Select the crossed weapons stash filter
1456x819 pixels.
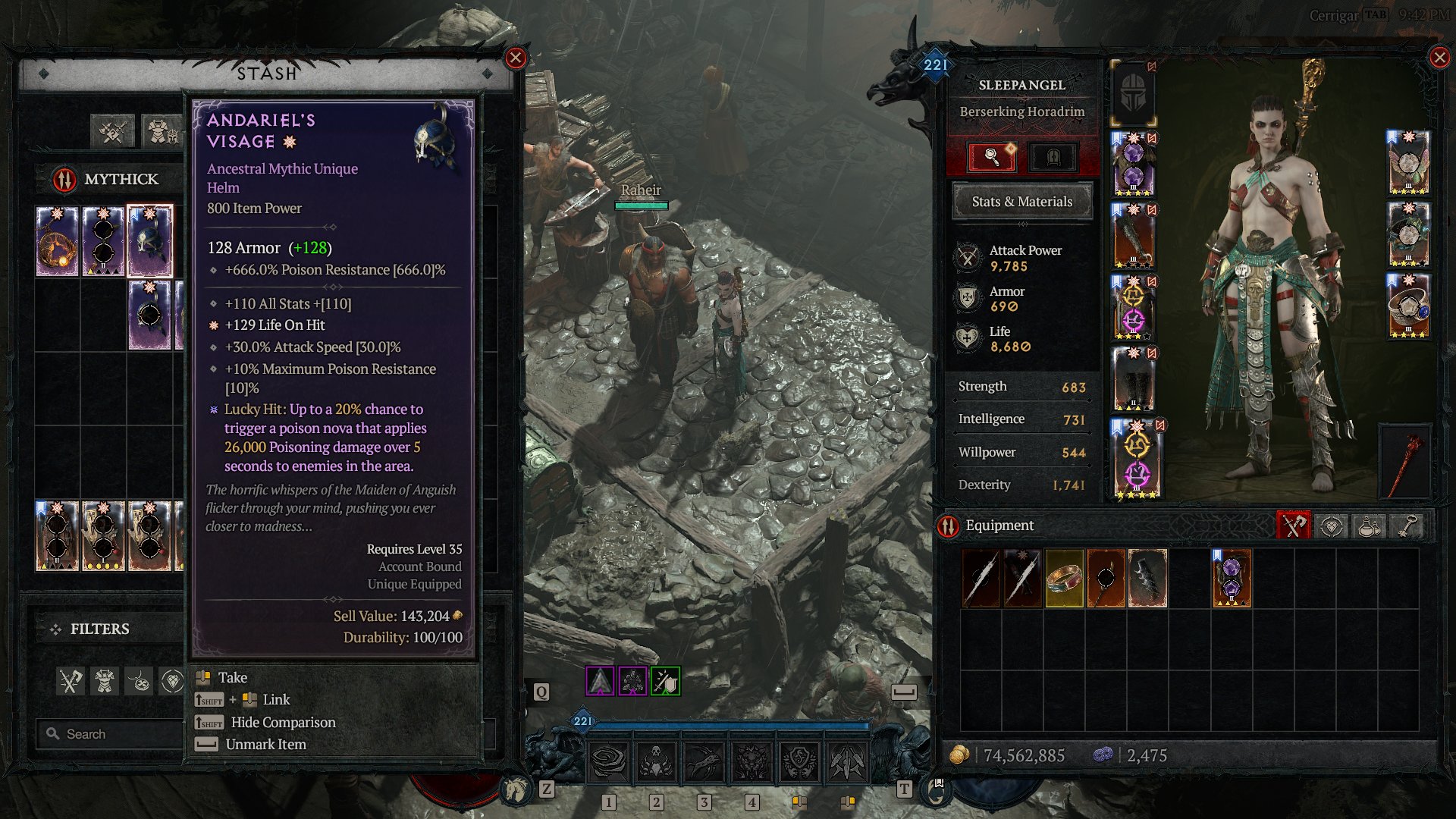click(71, 681)
